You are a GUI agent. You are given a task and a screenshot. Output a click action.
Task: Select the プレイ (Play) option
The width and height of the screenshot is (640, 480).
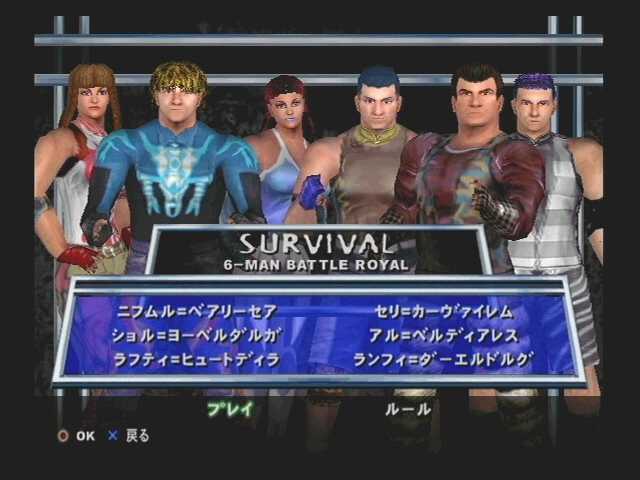tap(230, 409)
